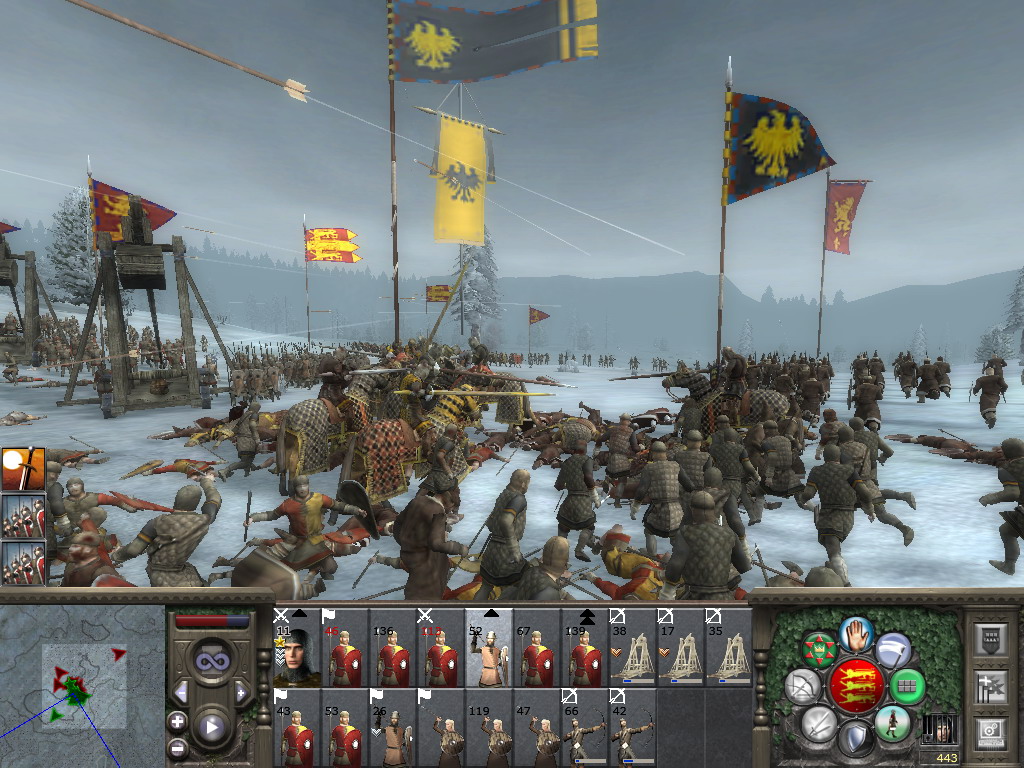The image size is (1024, 768).
Task: Select the catapult unit card numbered 38
Action: point(632,648)
